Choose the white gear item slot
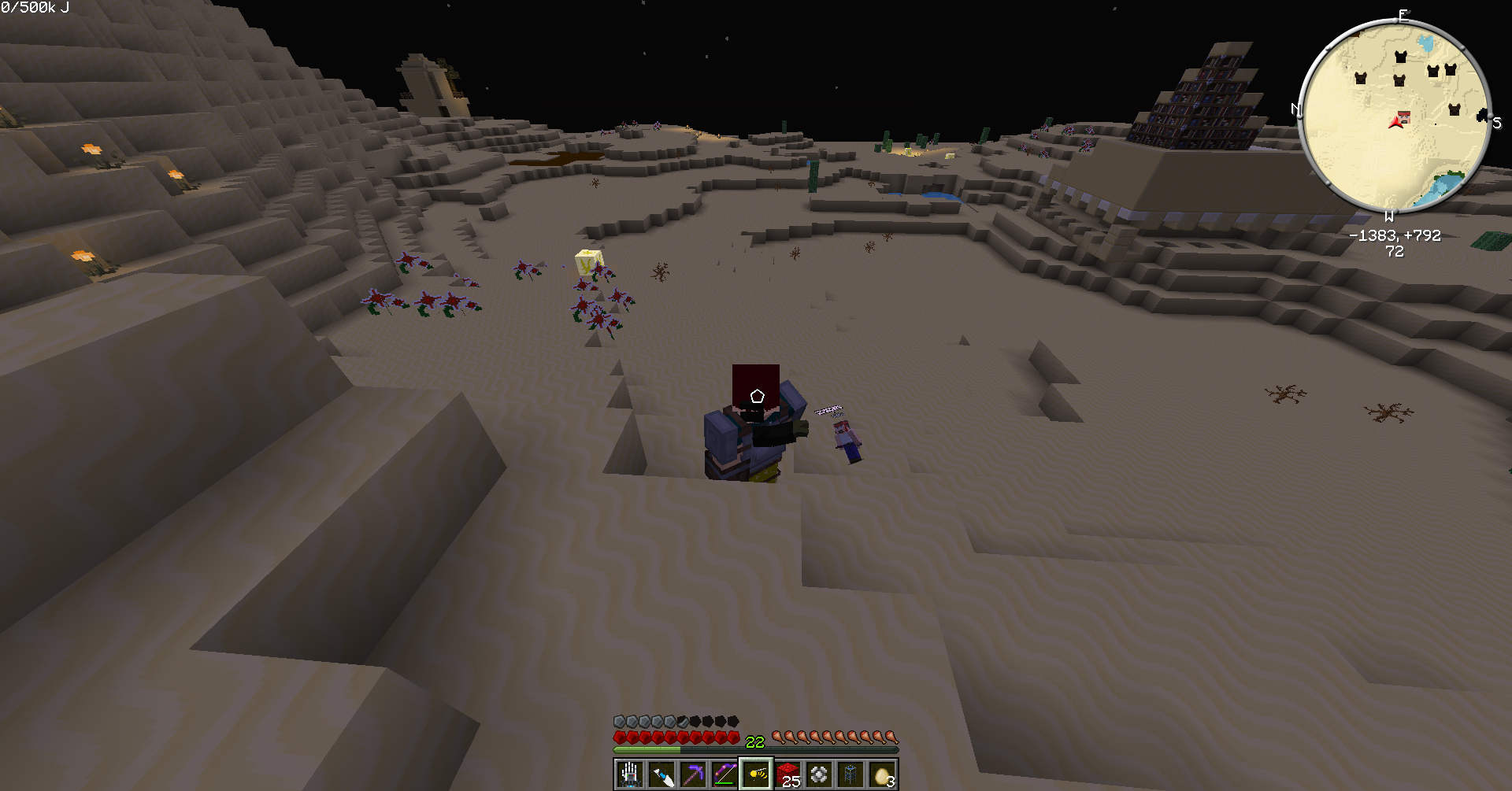Viewport: 1512px width, 791px height. point(819,775)
